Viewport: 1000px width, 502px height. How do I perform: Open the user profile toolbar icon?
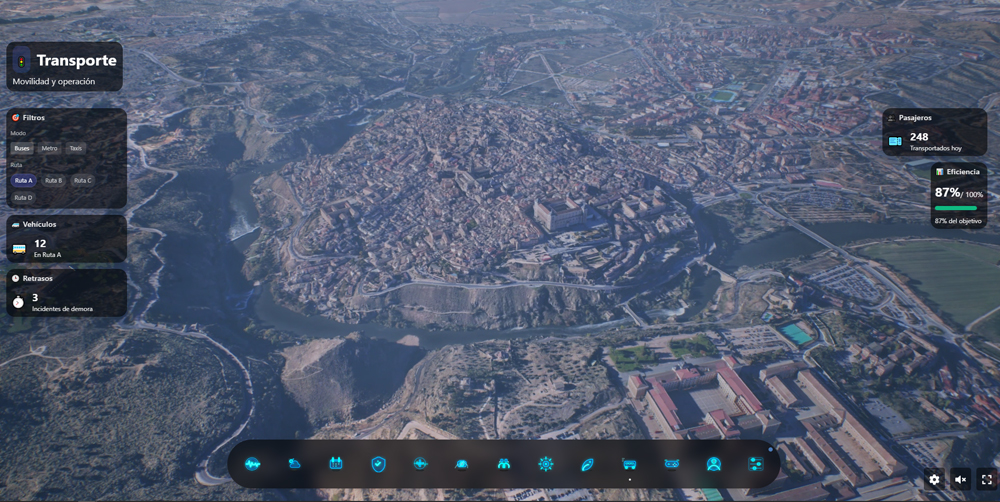tap(713, 464)
